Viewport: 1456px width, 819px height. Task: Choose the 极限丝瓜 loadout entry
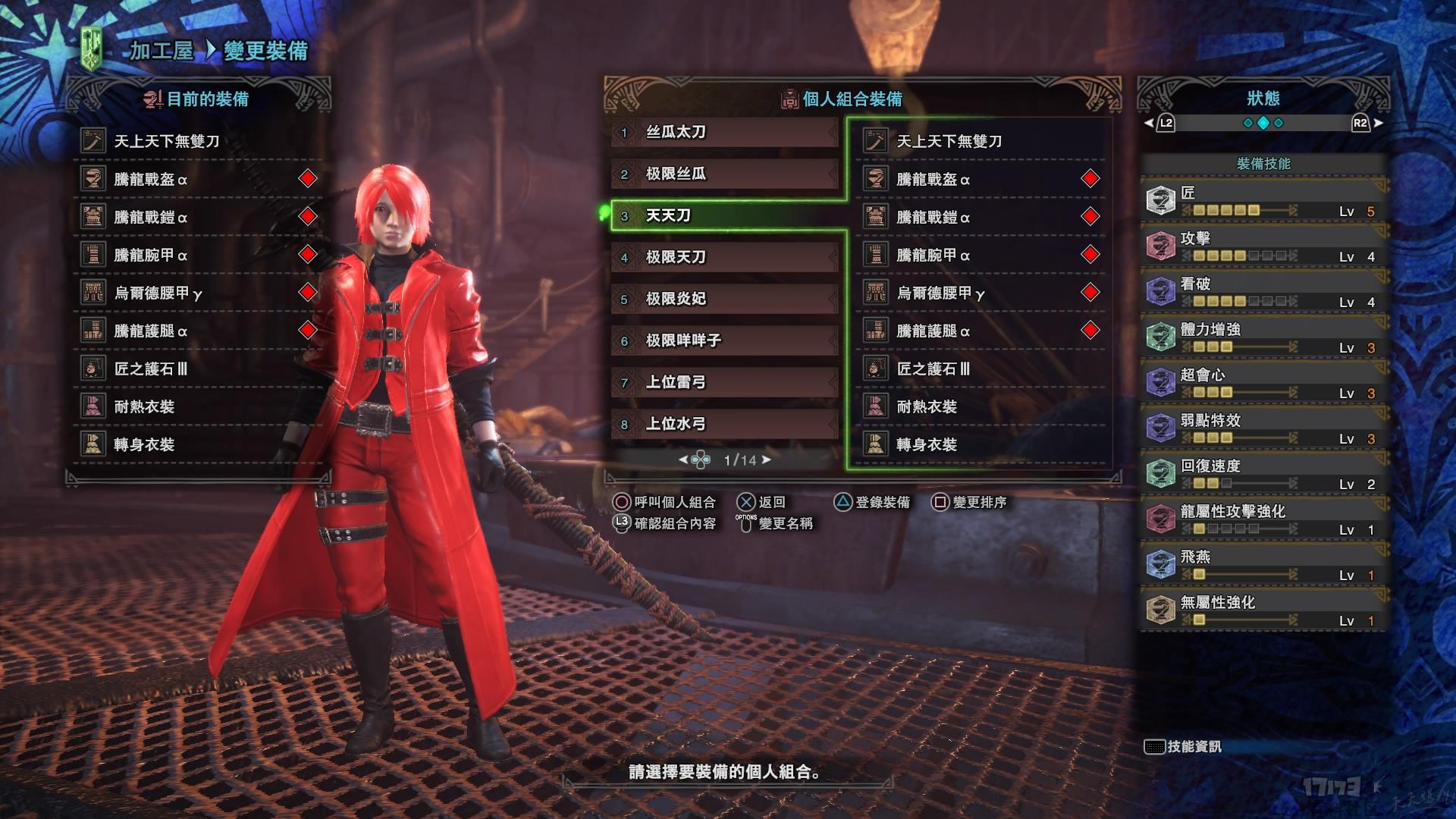tap(724, 174)
